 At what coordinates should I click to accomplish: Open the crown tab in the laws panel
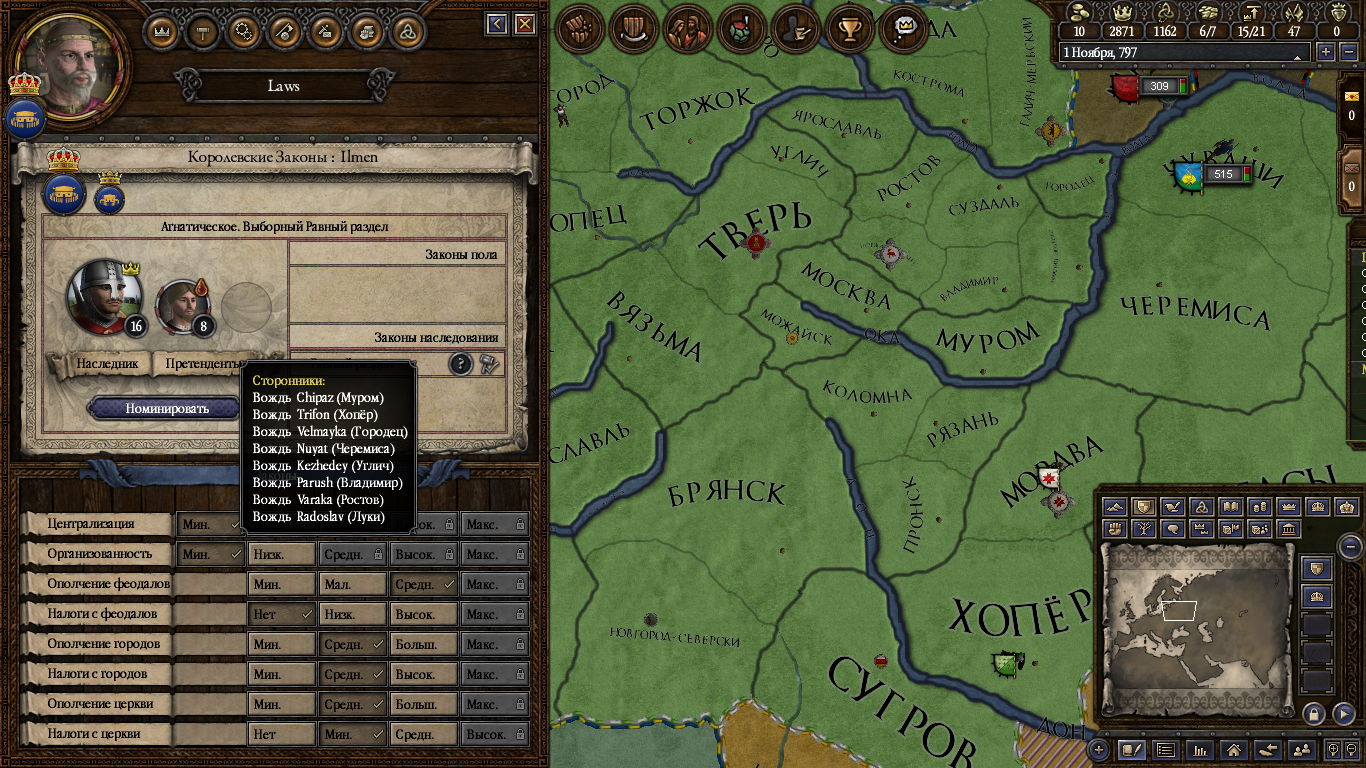click(x=161, y=30)
